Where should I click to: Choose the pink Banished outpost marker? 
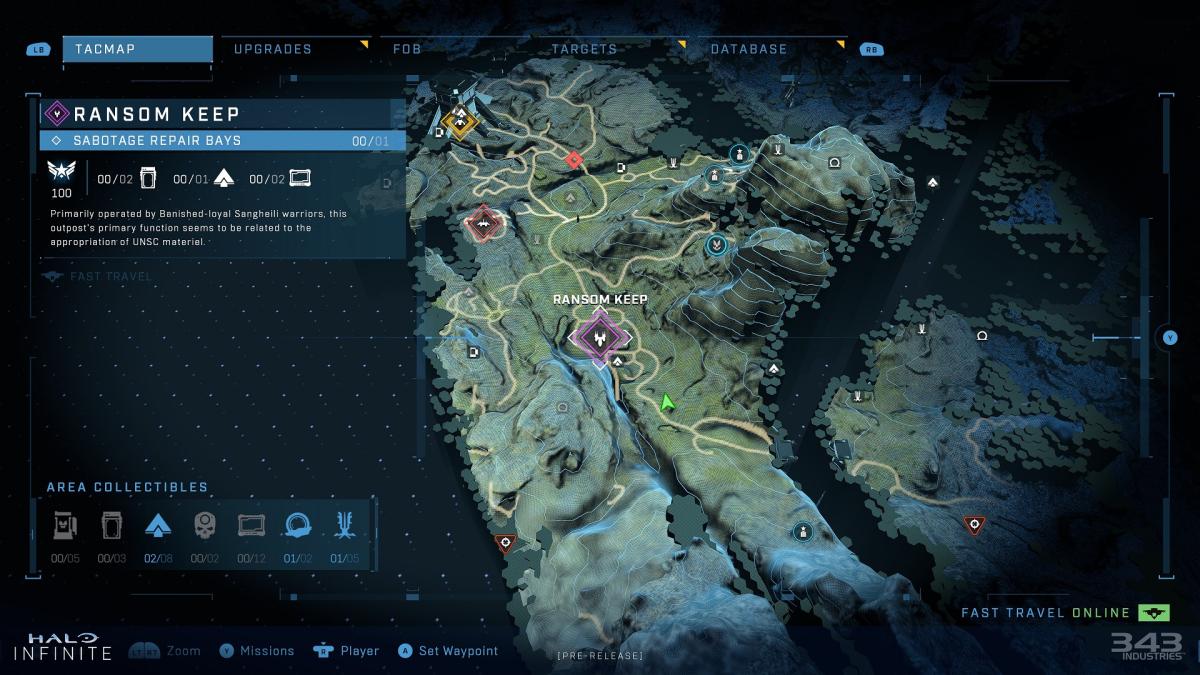click(483, 223)
